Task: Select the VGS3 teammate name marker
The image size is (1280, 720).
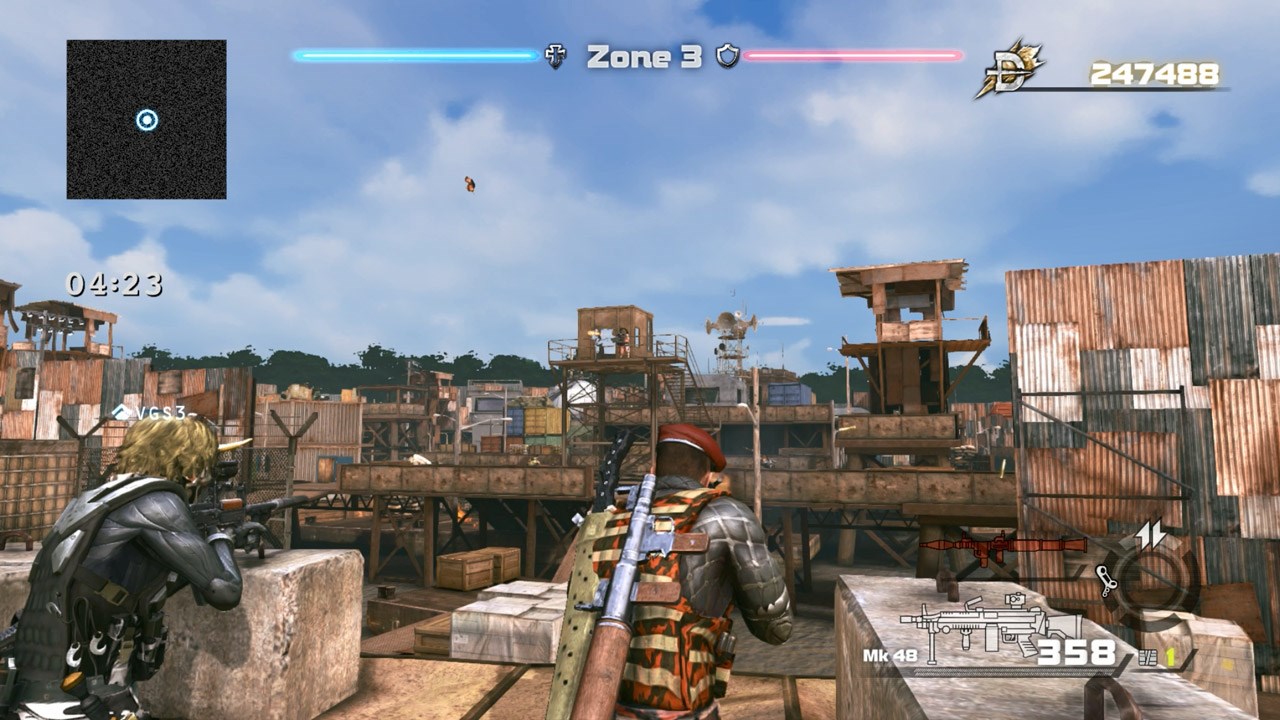Action: [150, 412]
